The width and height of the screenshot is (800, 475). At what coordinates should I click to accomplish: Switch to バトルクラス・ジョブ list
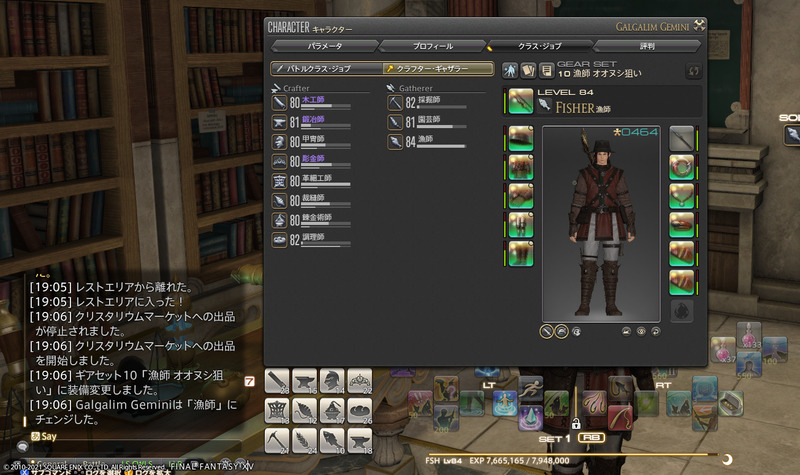326,69
